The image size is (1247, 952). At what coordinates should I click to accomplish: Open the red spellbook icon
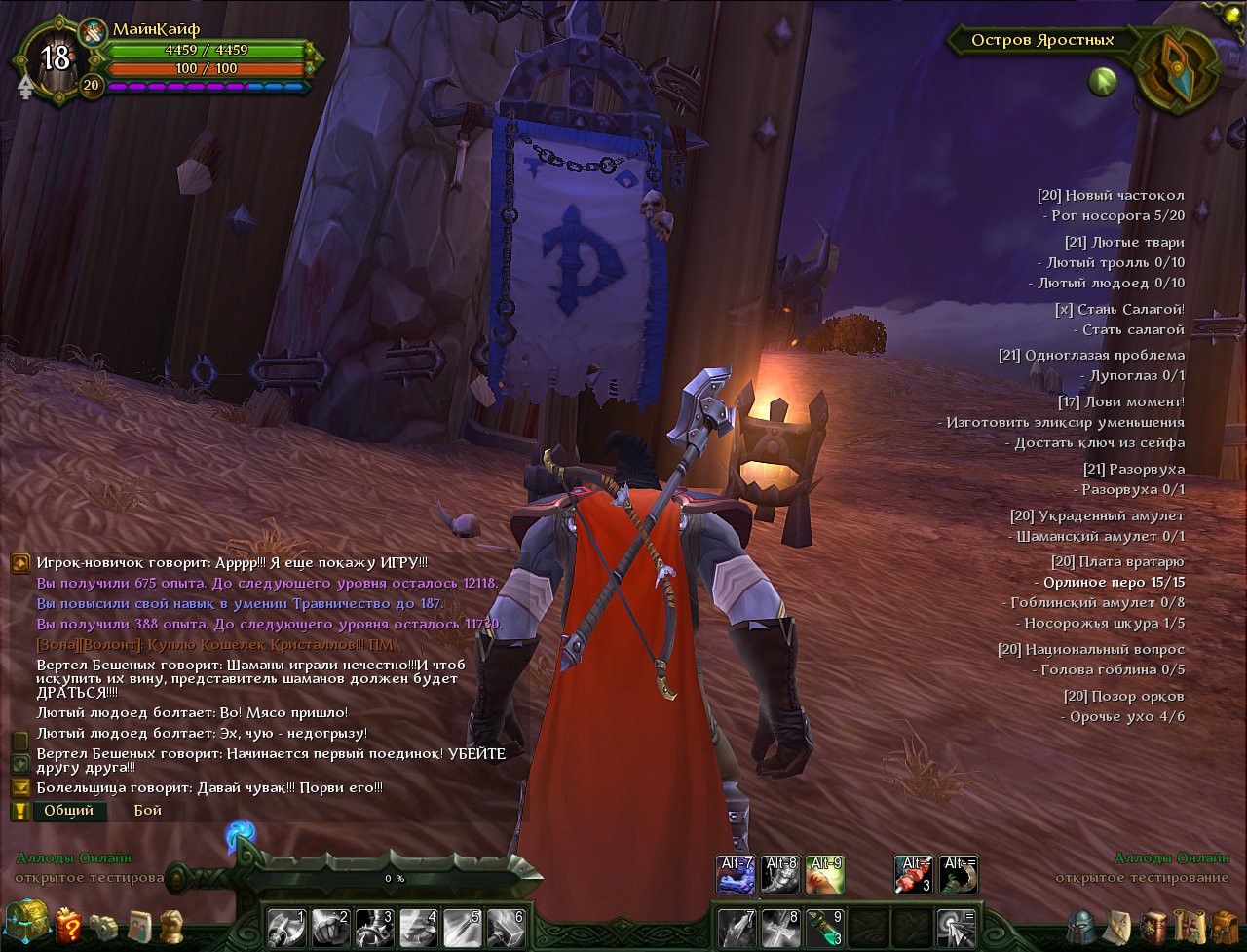point(1153,926)
